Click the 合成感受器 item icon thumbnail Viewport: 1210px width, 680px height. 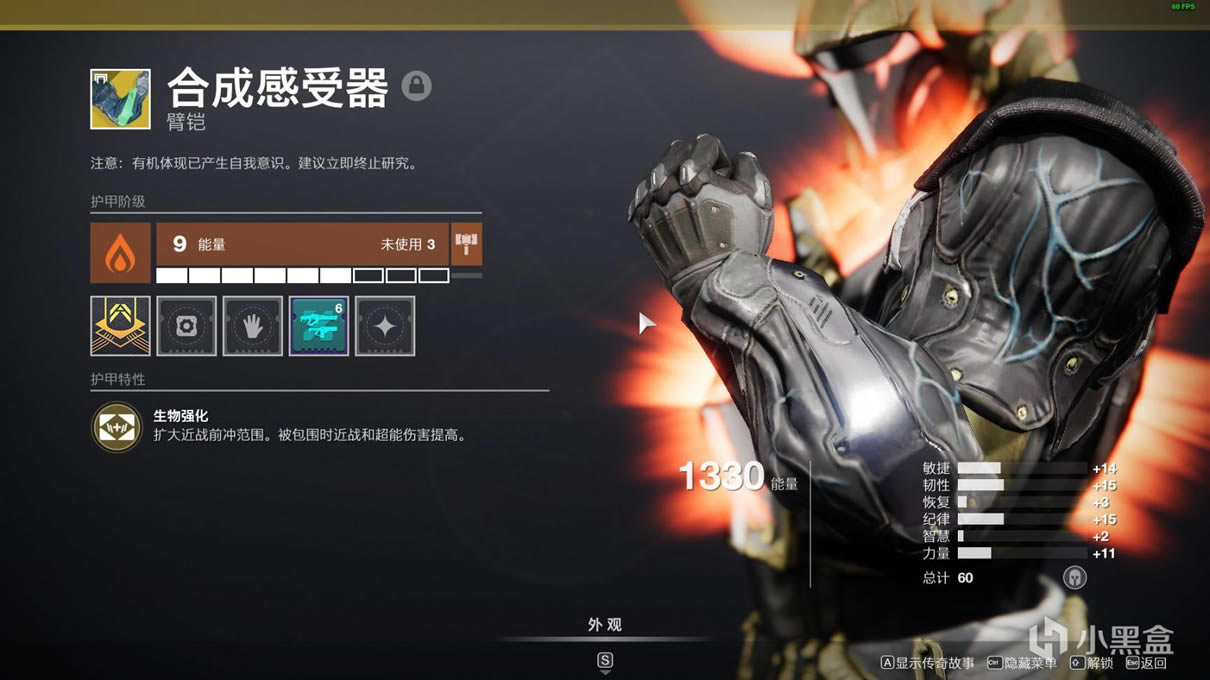click(x=120, y=99)
